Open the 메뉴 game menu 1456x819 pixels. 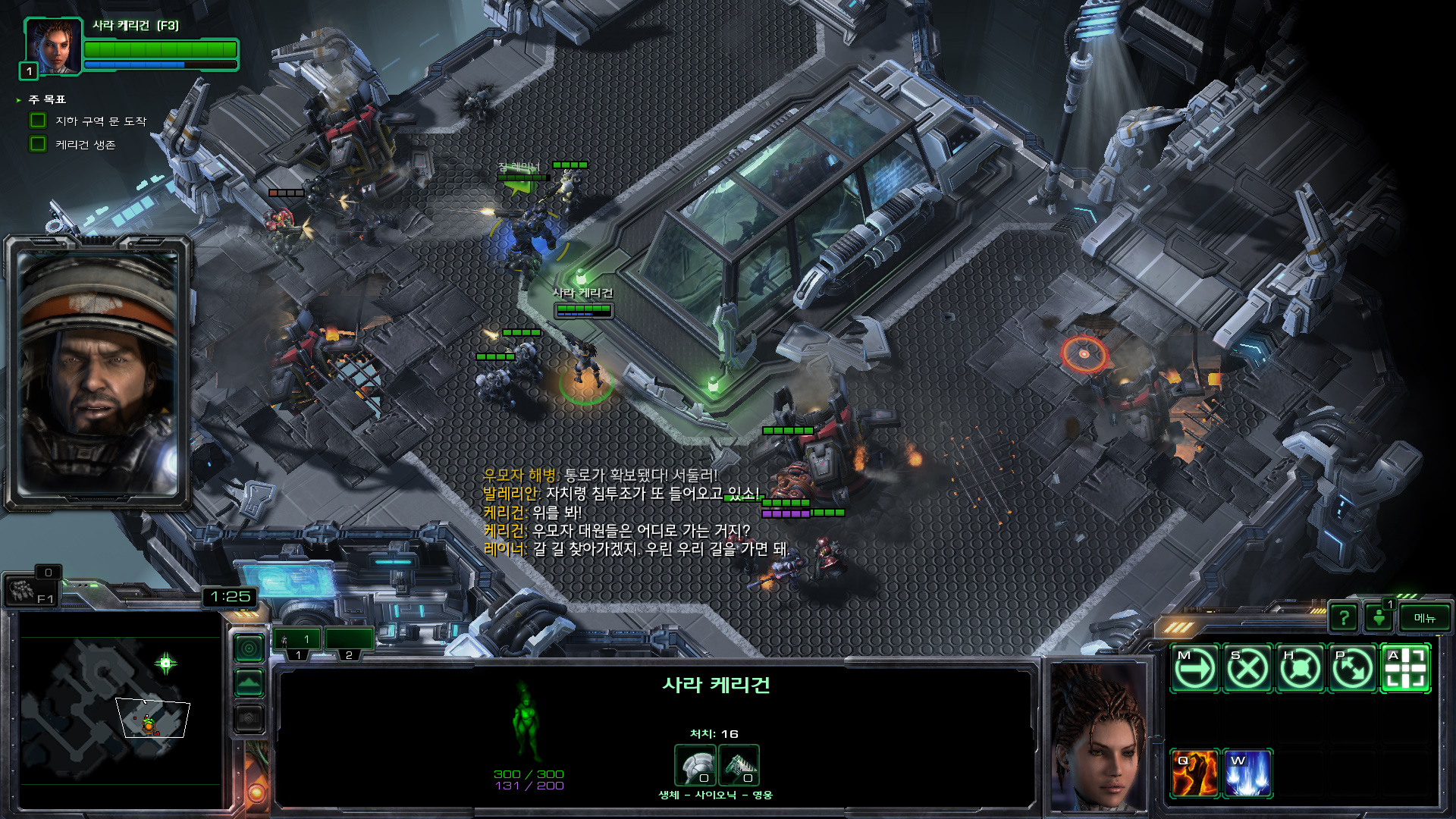[x=1424, y=618]
